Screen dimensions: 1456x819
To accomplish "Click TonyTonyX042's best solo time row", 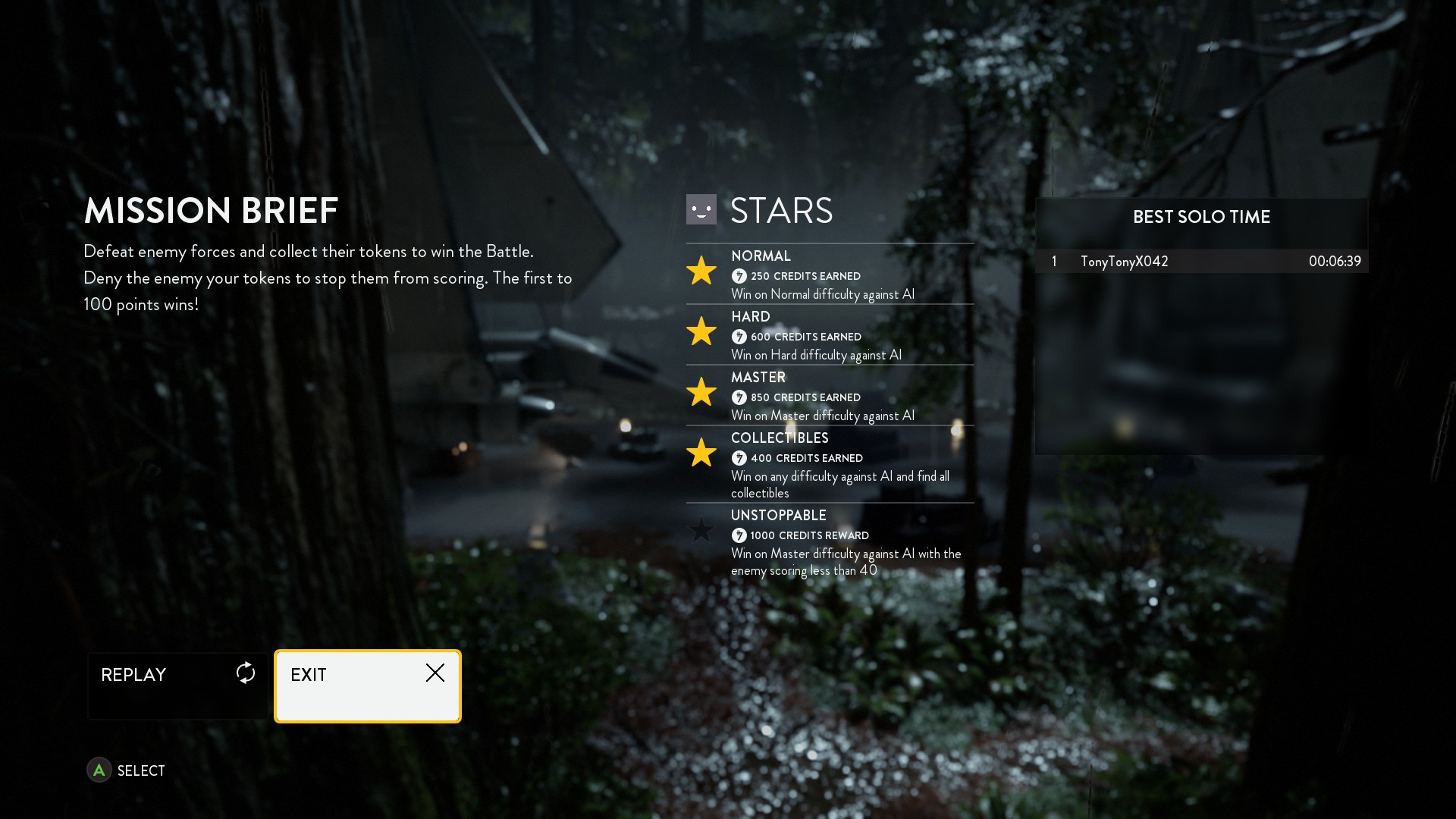I will coord(1201,262).
